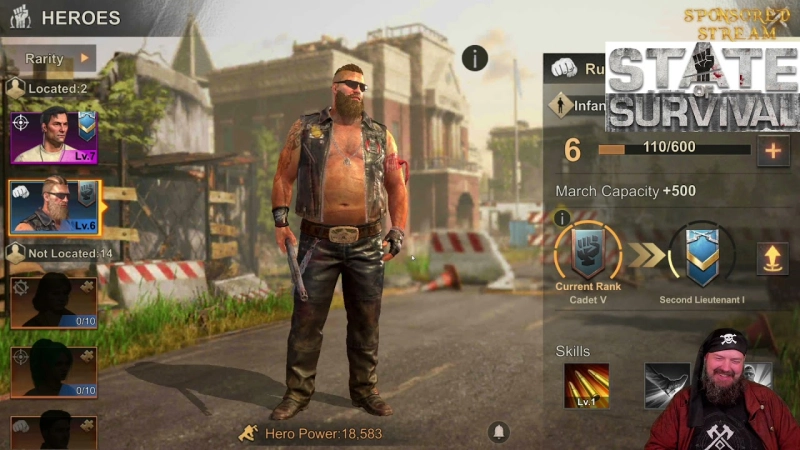Add hero experience with the plus button

(772, 151)
